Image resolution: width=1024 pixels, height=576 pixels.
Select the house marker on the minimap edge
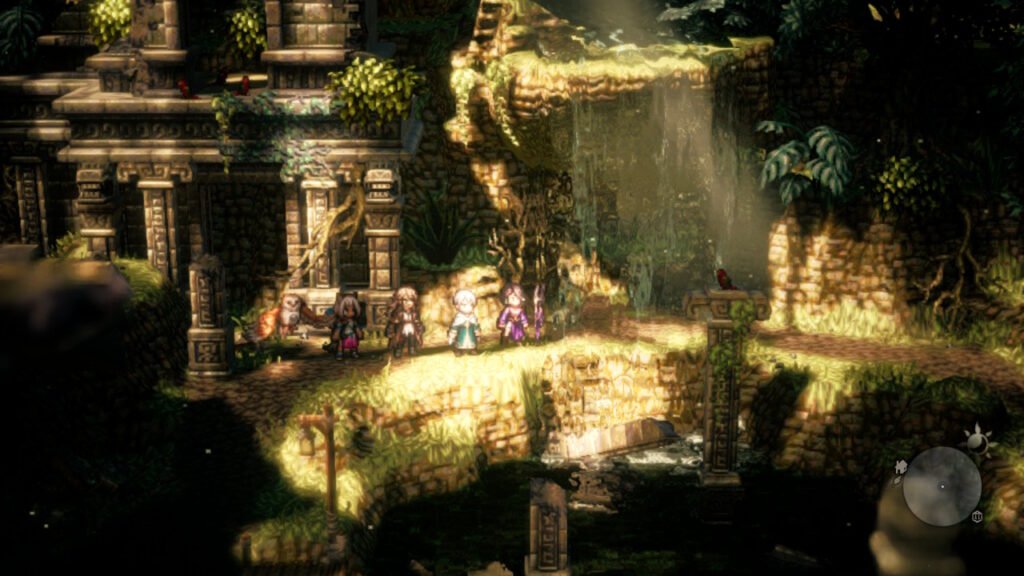[901, 466]
